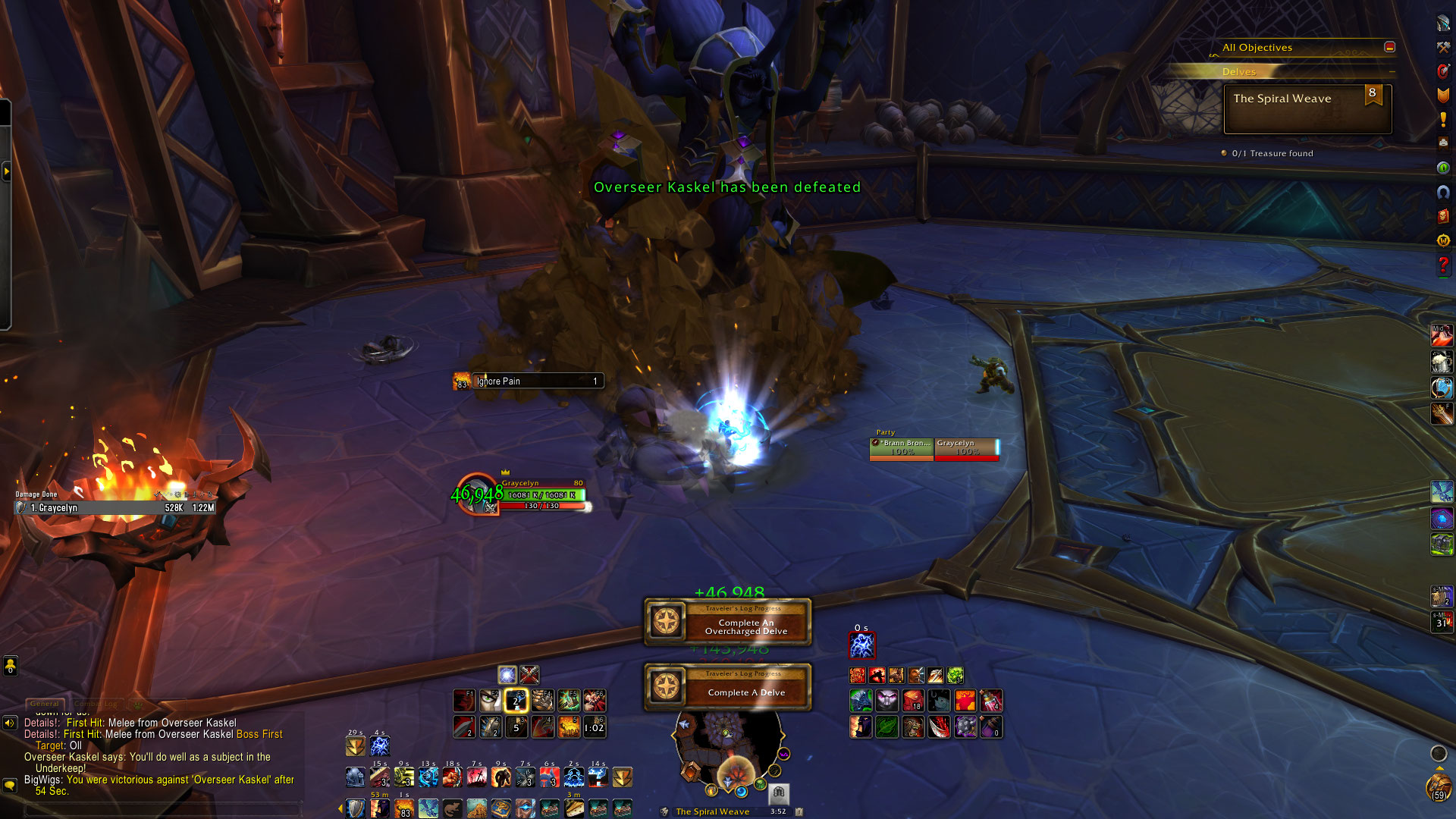The height and width of the screenshot is (819, 1456).
Task: Toggle the chat speaker voice button
Action: point(10,723)
